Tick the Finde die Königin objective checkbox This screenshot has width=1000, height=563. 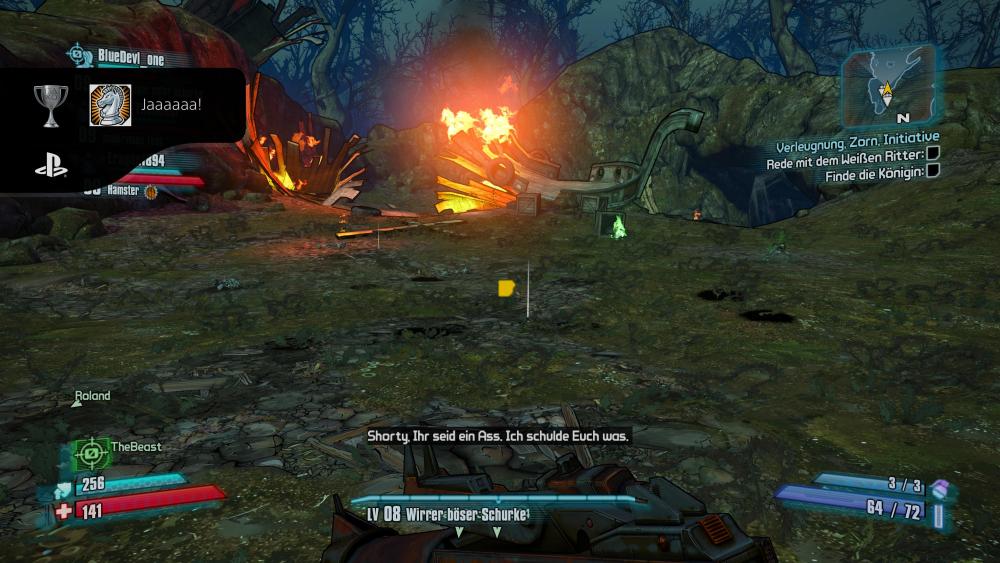pyautogui.click(x=933, y=171)
